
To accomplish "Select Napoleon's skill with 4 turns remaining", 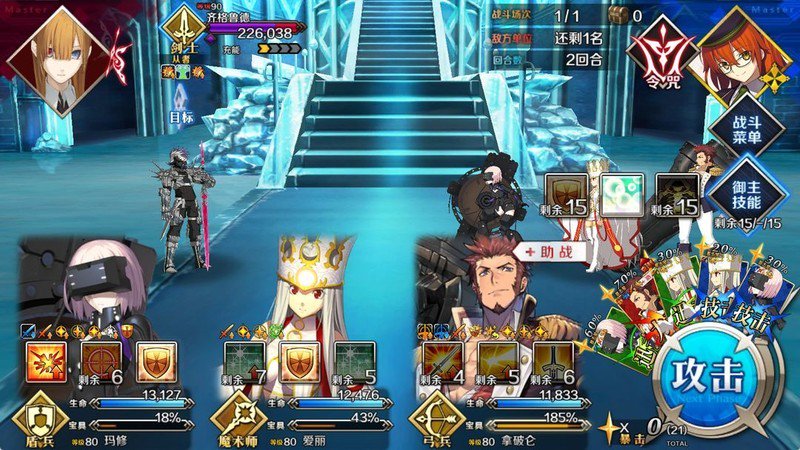I will tap(443, 364).
